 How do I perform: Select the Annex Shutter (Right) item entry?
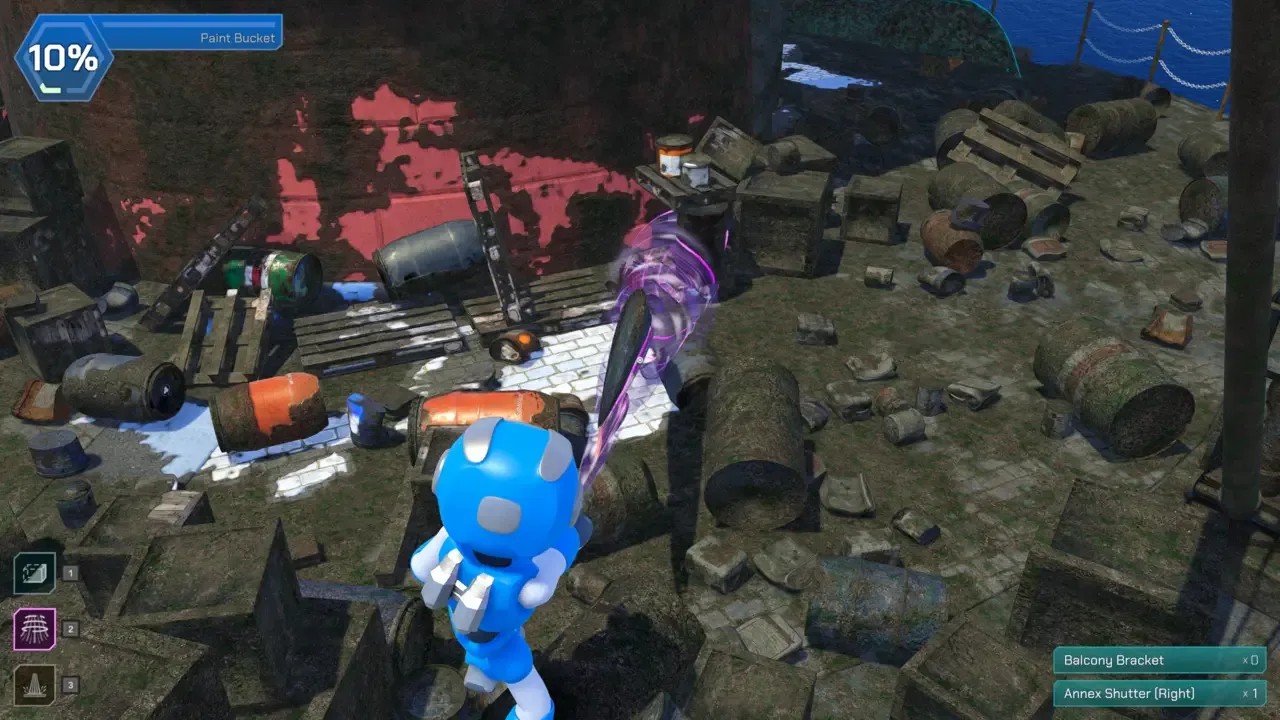coord(1159,693)
